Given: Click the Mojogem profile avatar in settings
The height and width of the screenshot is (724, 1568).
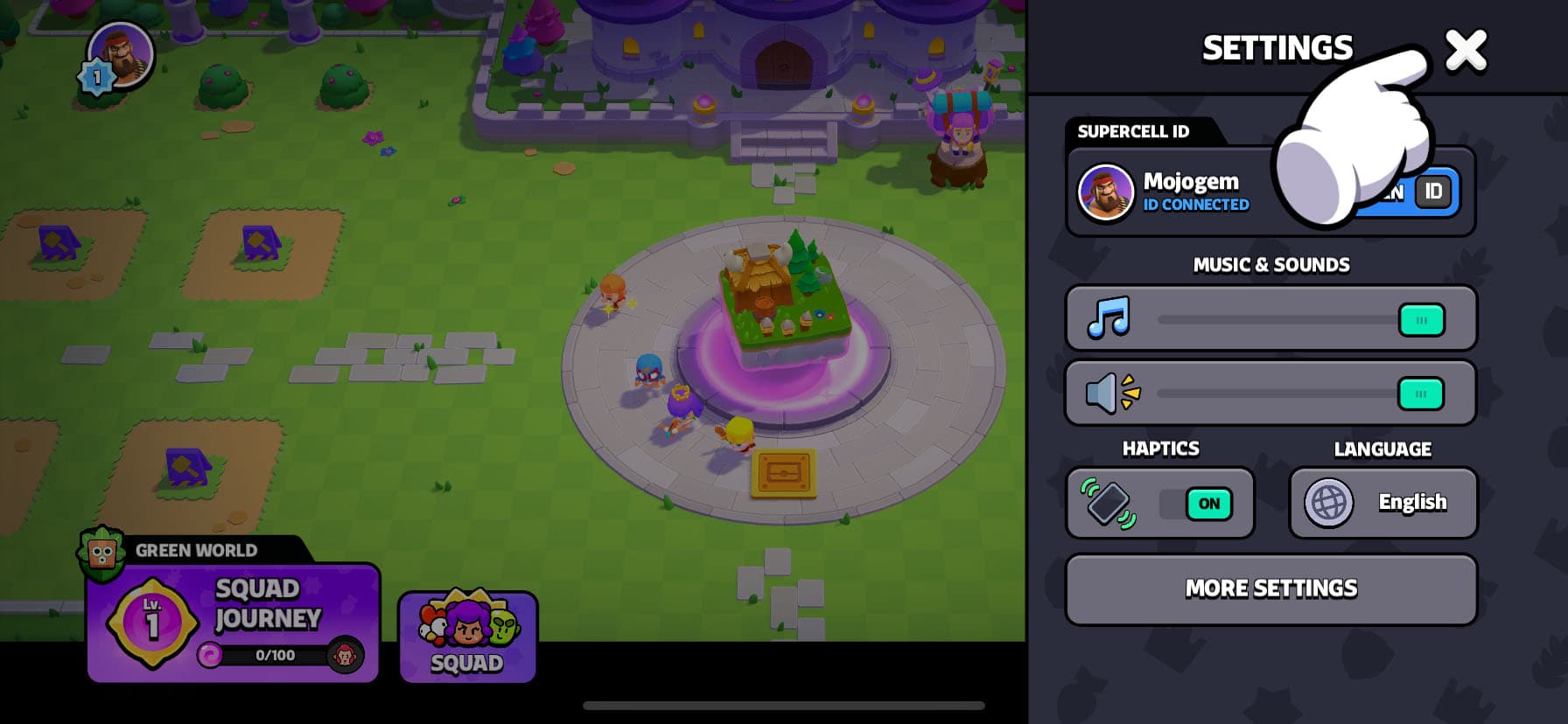Looking at the screenshot, I should click(1106, 192).
